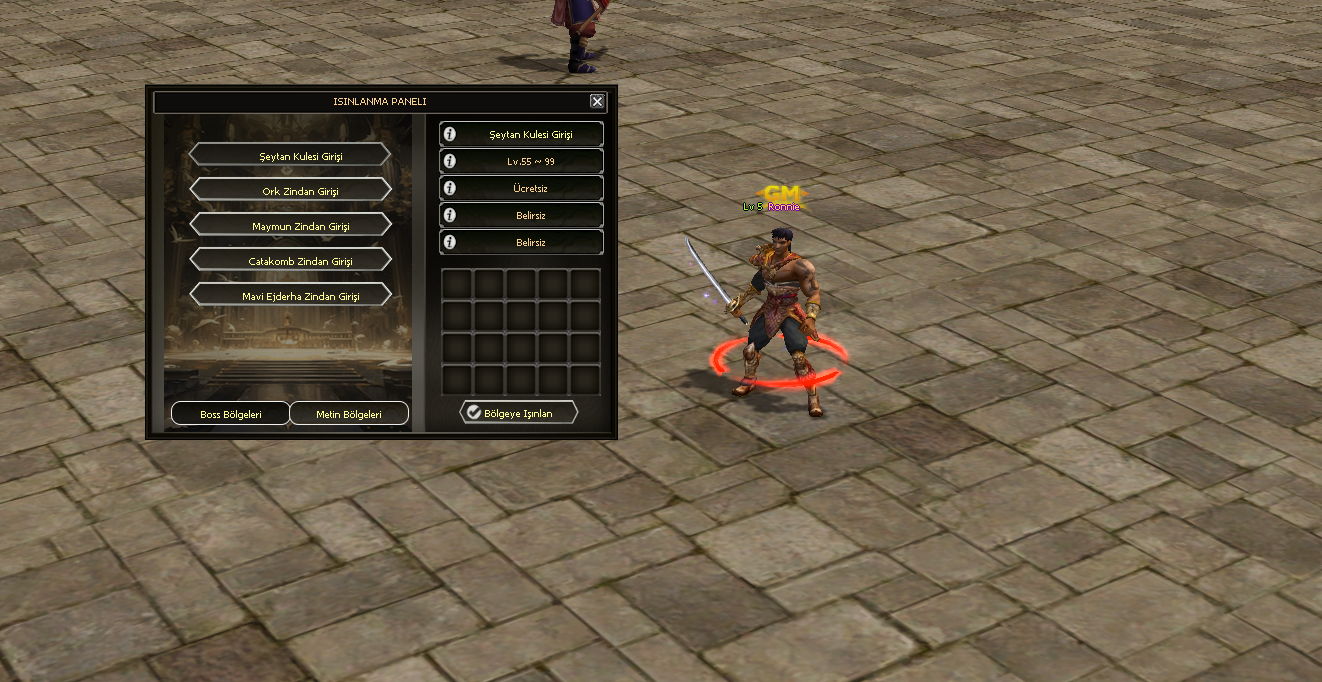1322x682 pixels.
Task: Click the info icon beside Lv.55 ~ 99
Action: click(x=450, y=161)
